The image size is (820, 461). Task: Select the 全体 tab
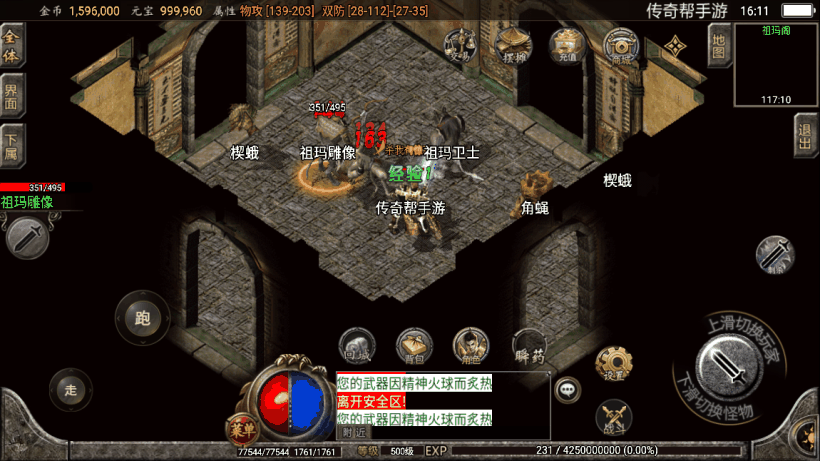pos(12,45)
